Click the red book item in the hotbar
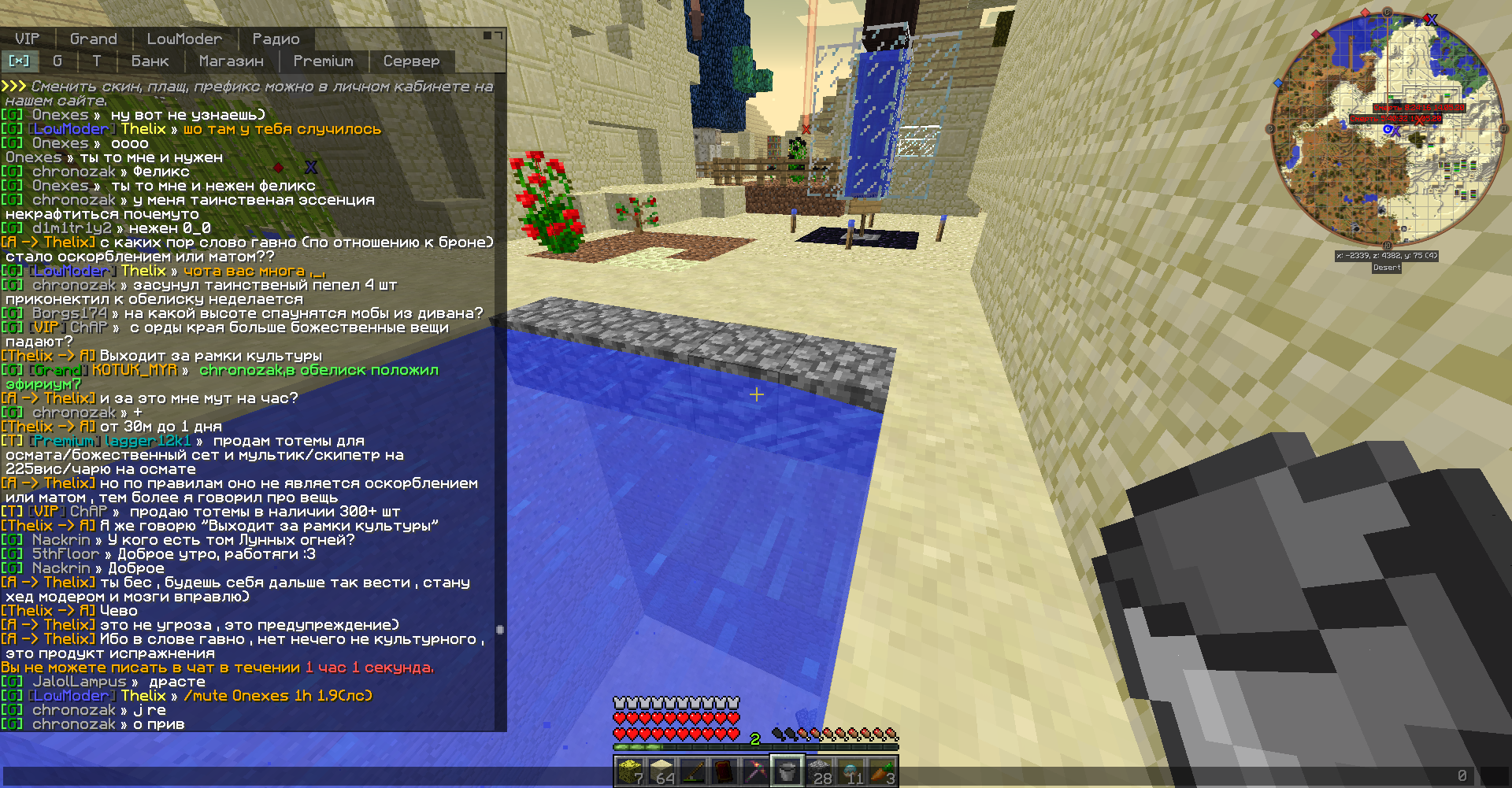1512x788 pixels. (725, 771)
